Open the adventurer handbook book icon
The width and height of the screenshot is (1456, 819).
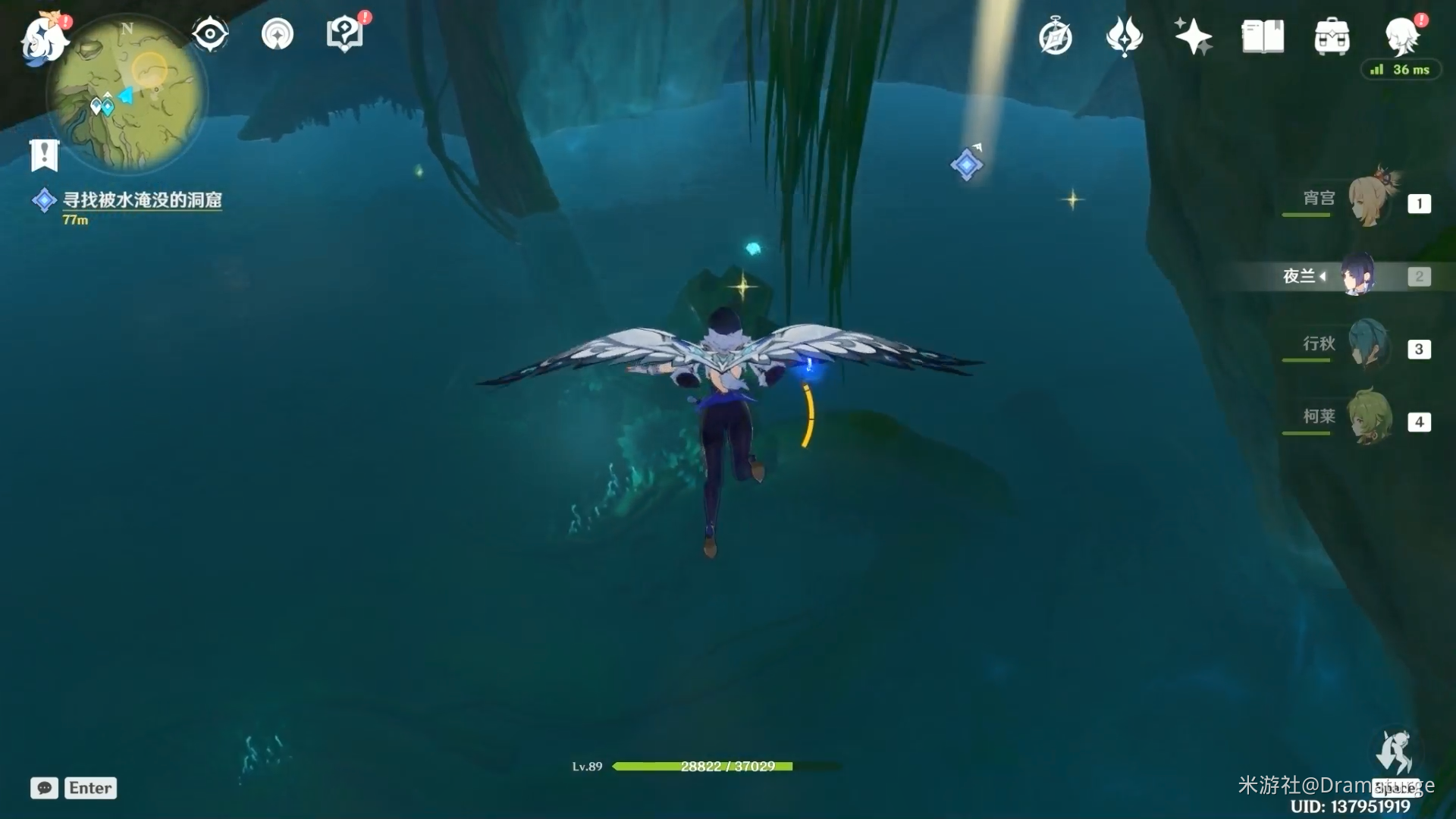(x=1263, y=36)
